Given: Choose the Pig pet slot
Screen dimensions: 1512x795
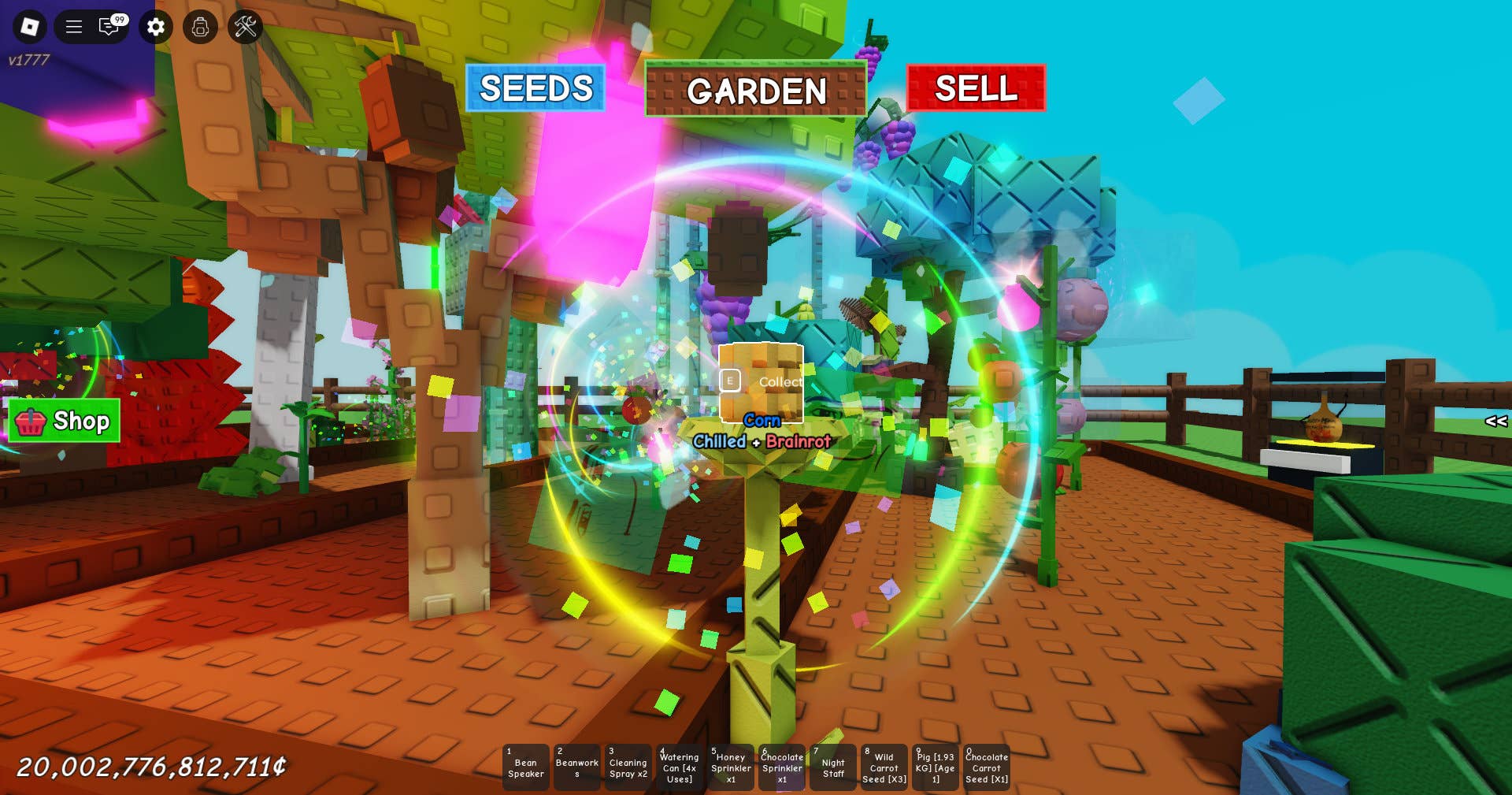Looking at the screenshot, I should tap(935, 767).
